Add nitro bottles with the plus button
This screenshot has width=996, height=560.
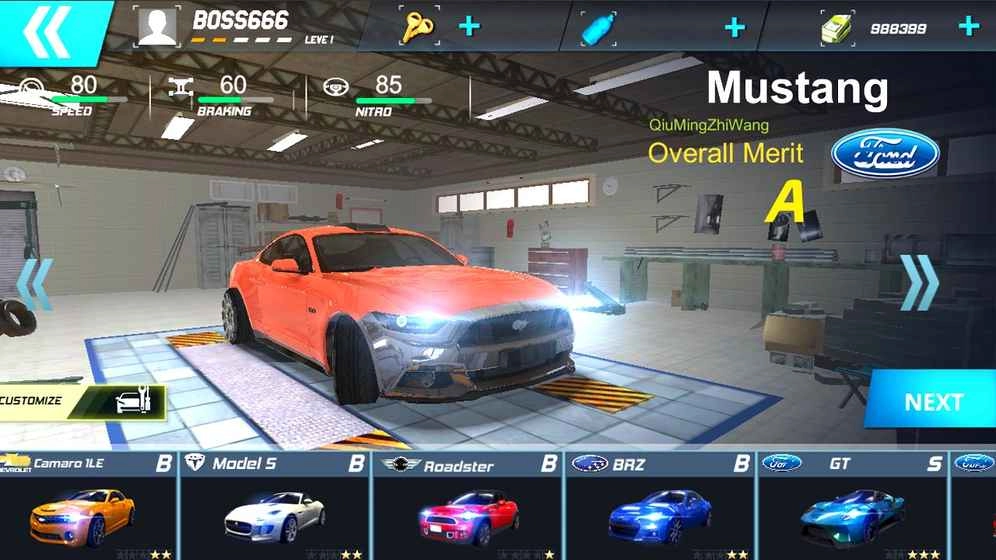click(735, 27)
